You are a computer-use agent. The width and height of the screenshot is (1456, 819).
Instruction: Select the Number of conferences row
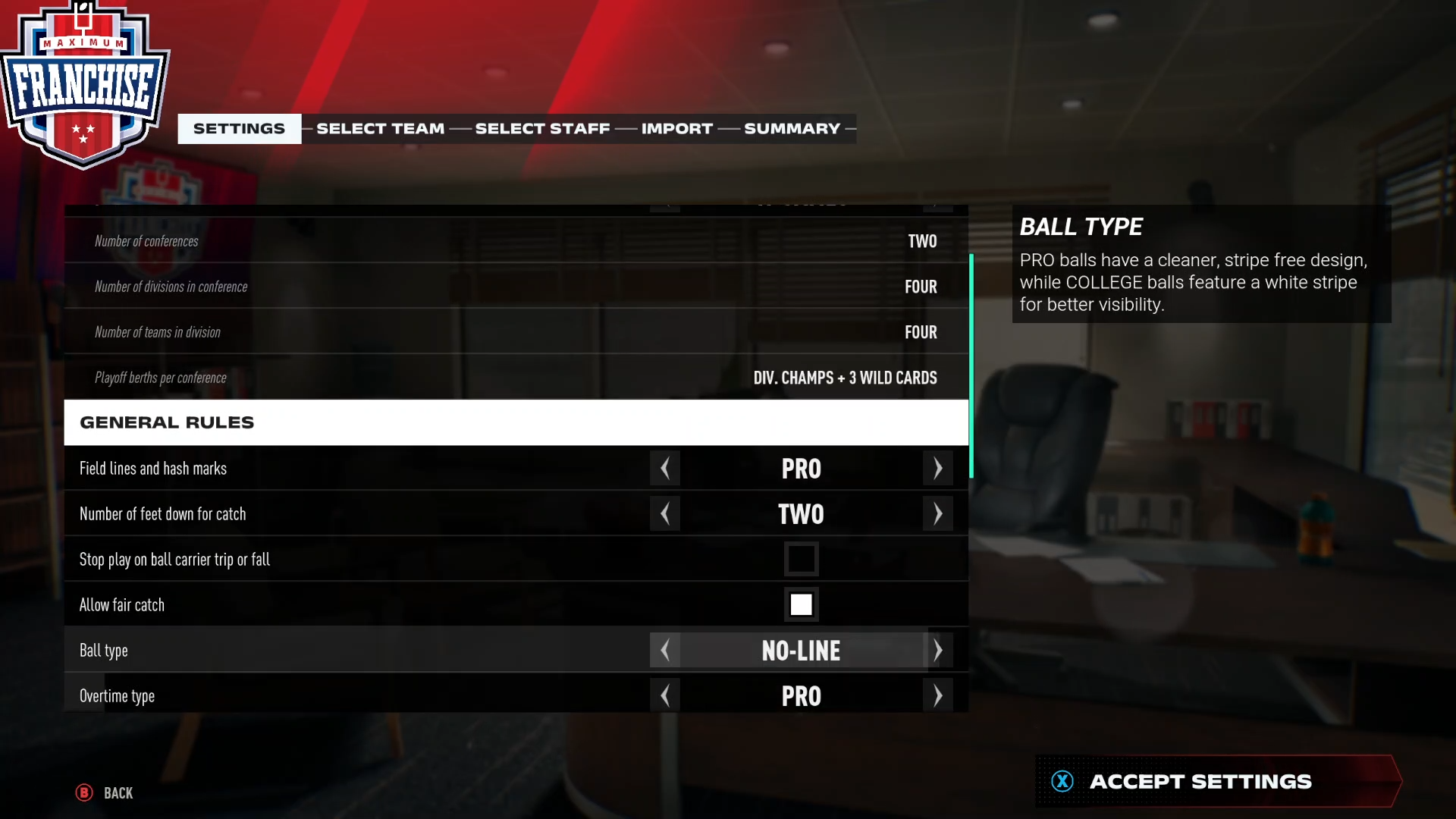tap(516, 241)
